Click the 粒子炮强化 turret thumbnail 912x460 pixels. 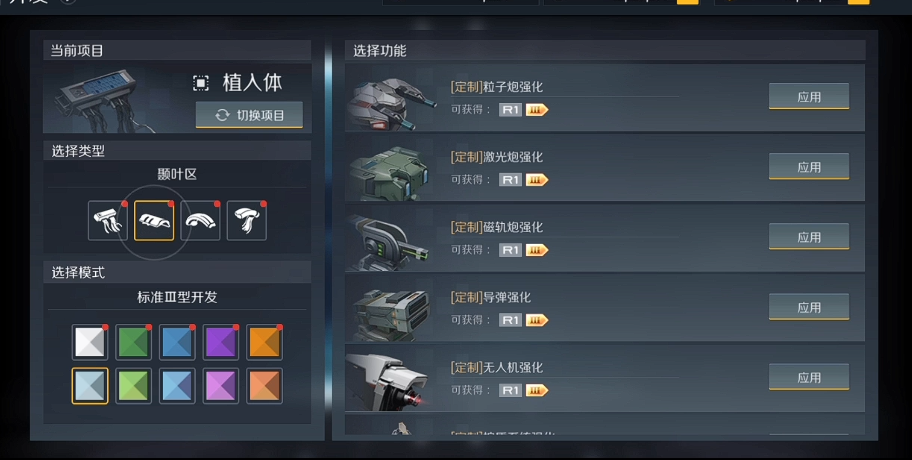391,100
